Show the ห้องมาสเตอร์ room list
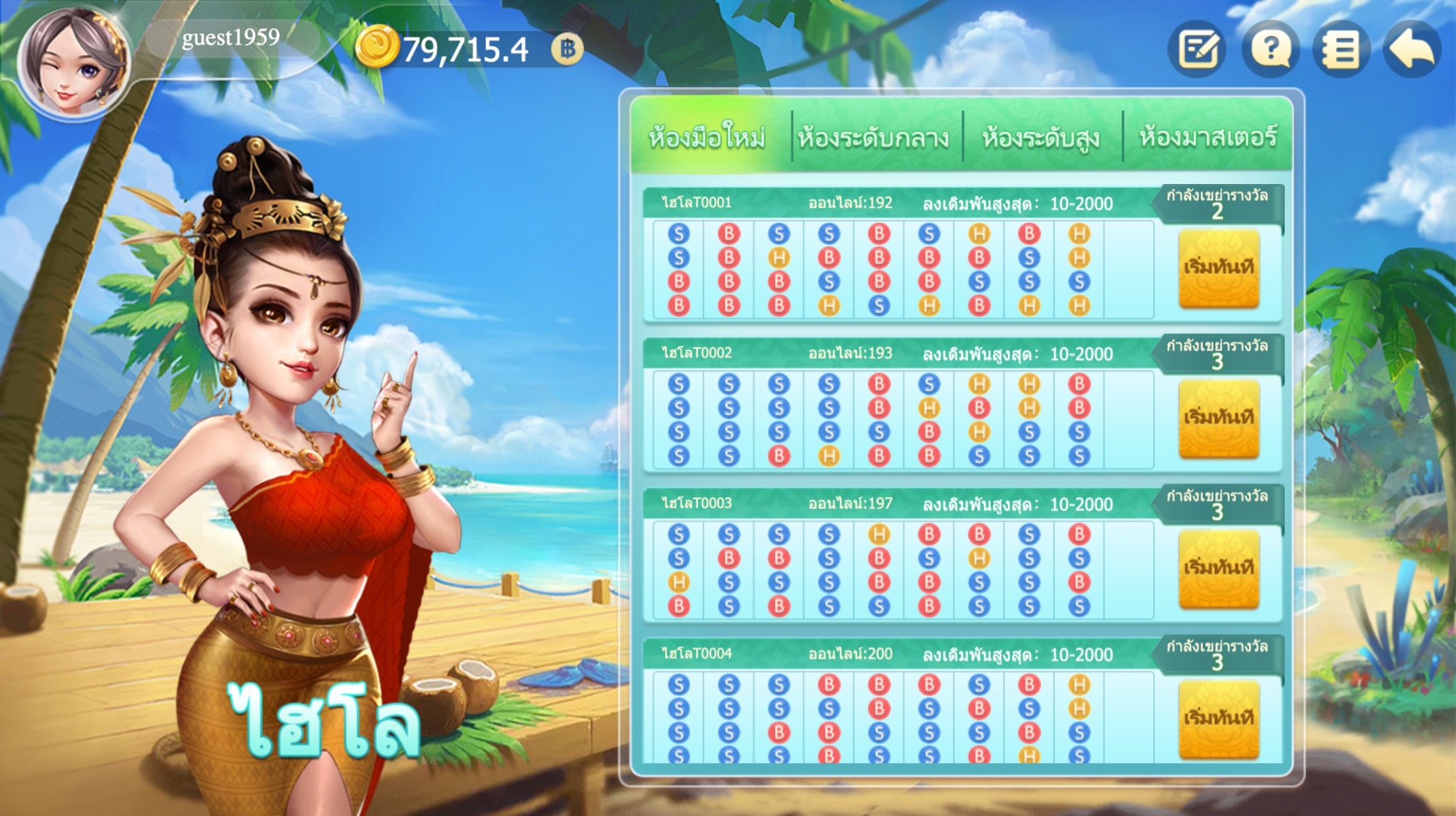 pos(1208,138)
